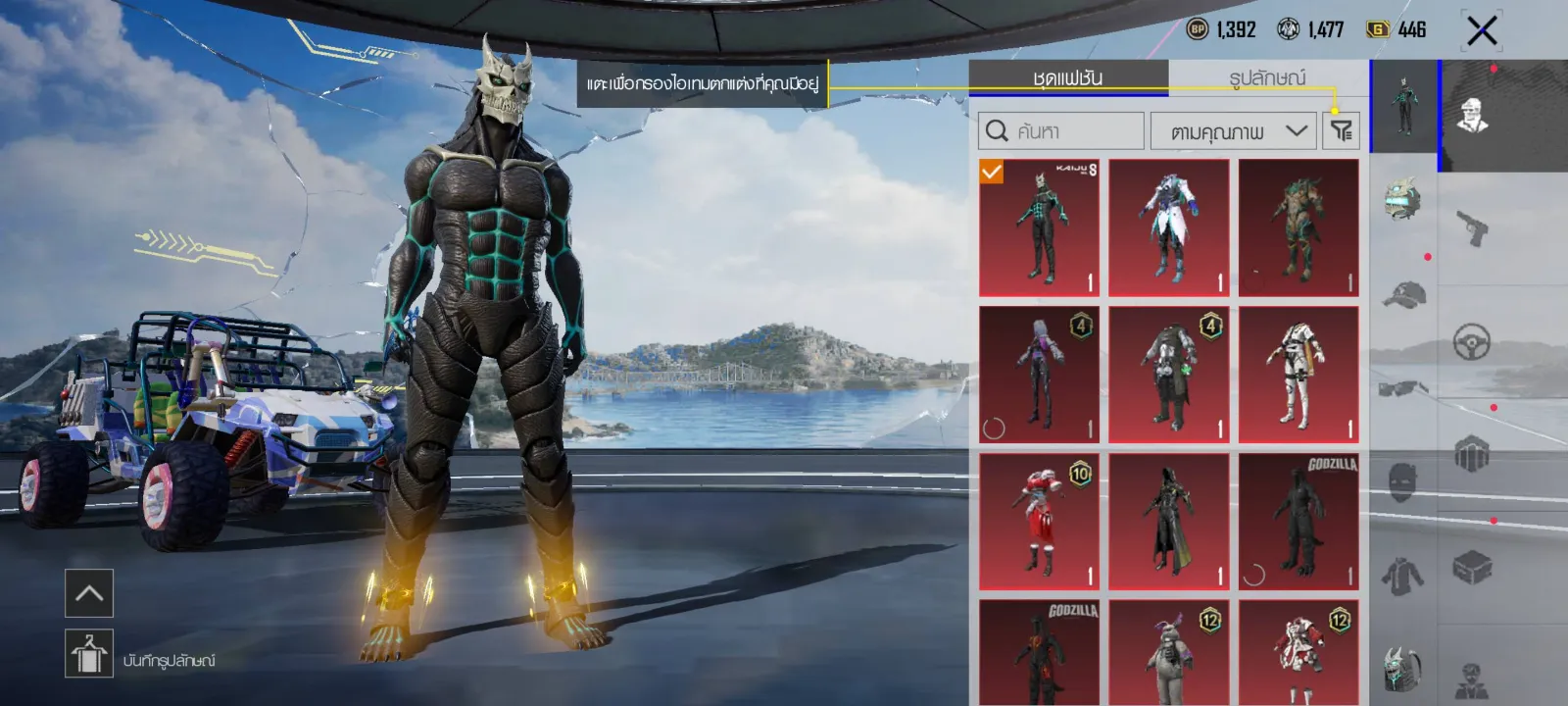This screenshot has height=706, width=1568.
Task: Pick the white stormtrooper-style armor outfit
Action: tap(1298, 375)
